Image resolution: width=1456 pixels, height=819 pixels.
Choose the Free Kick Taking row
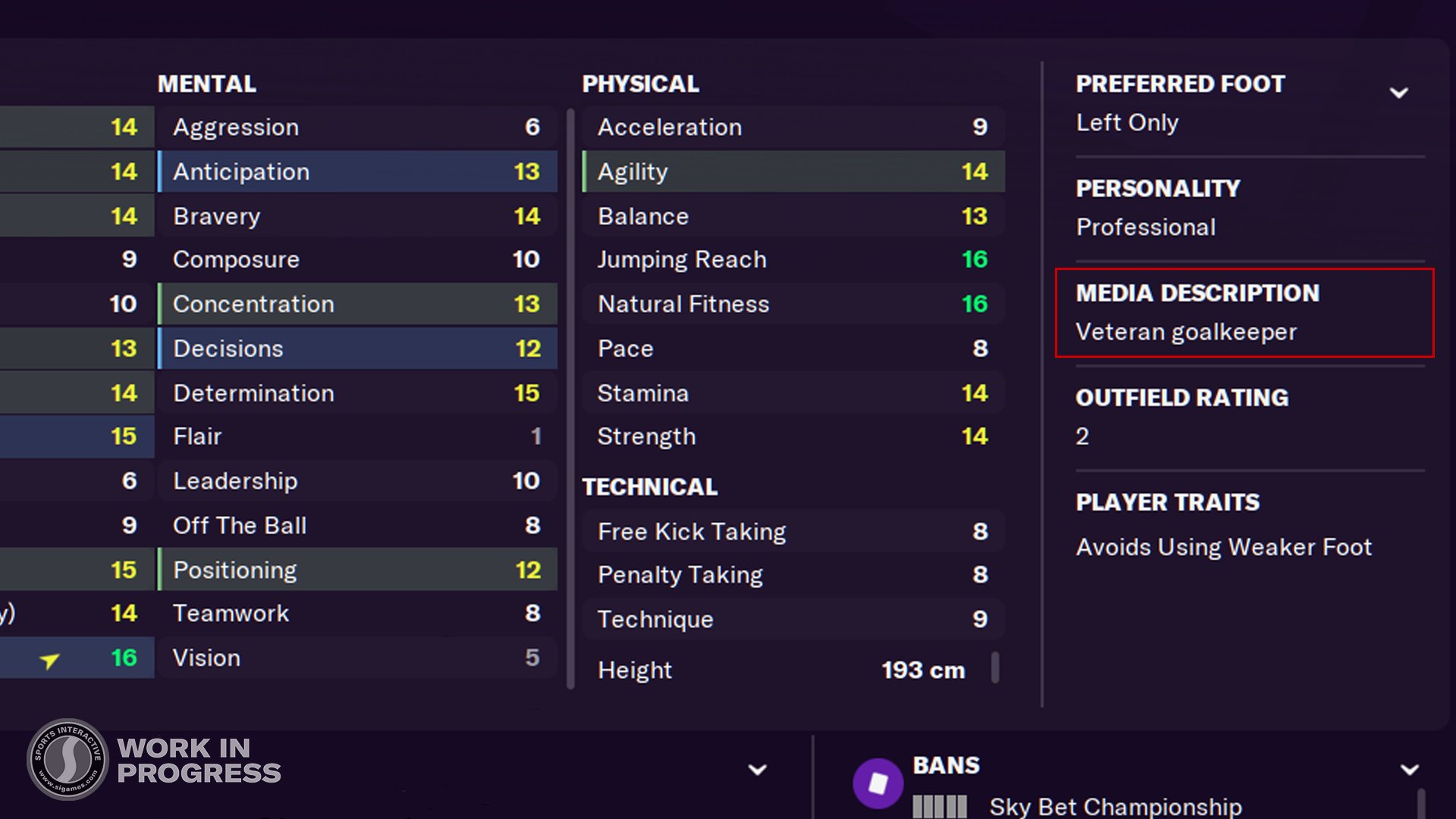pyautogui.click(x=793, y=532)
